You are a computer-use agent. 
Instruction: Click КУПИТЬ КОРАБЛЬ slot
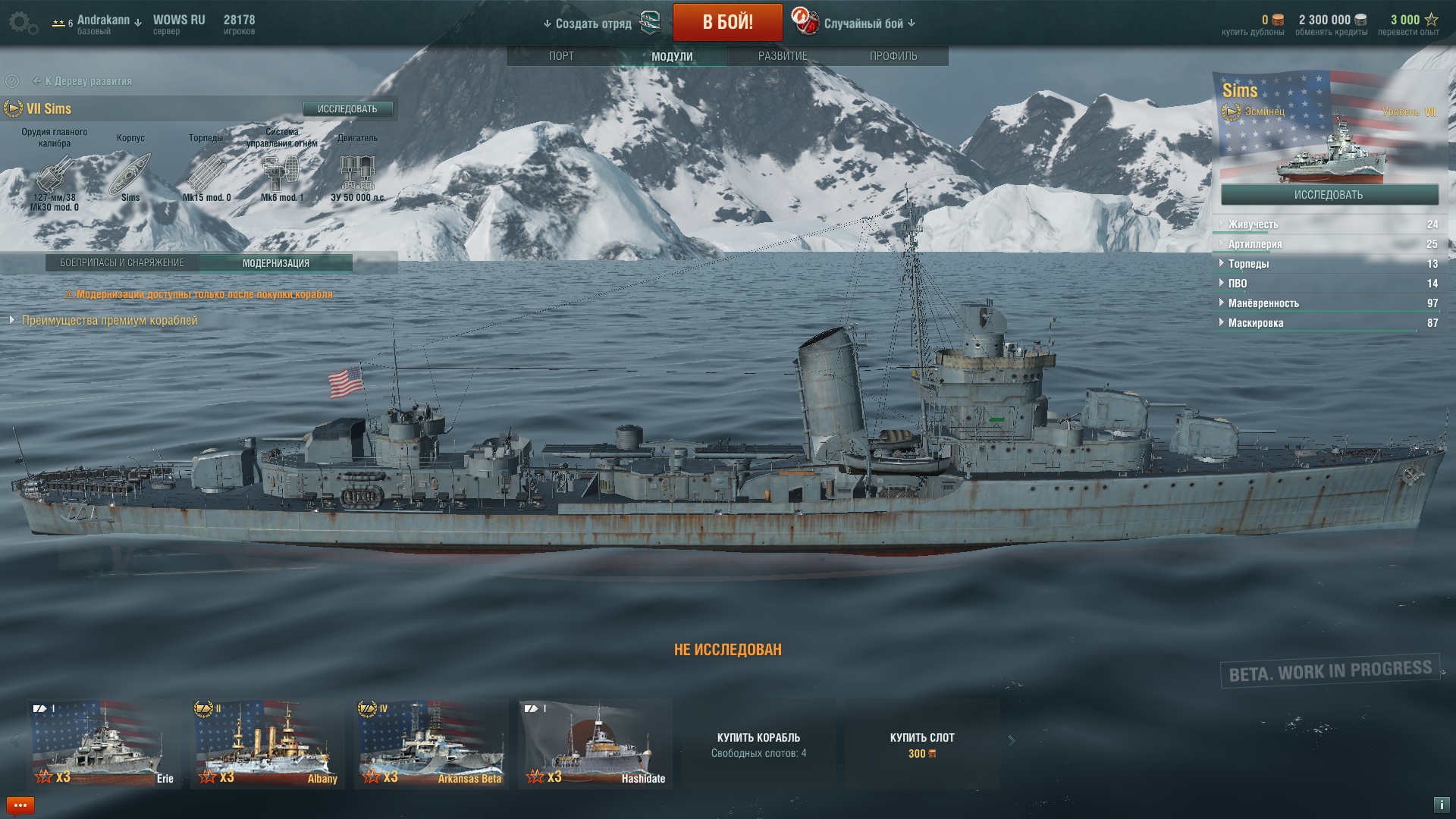[758, 744]
